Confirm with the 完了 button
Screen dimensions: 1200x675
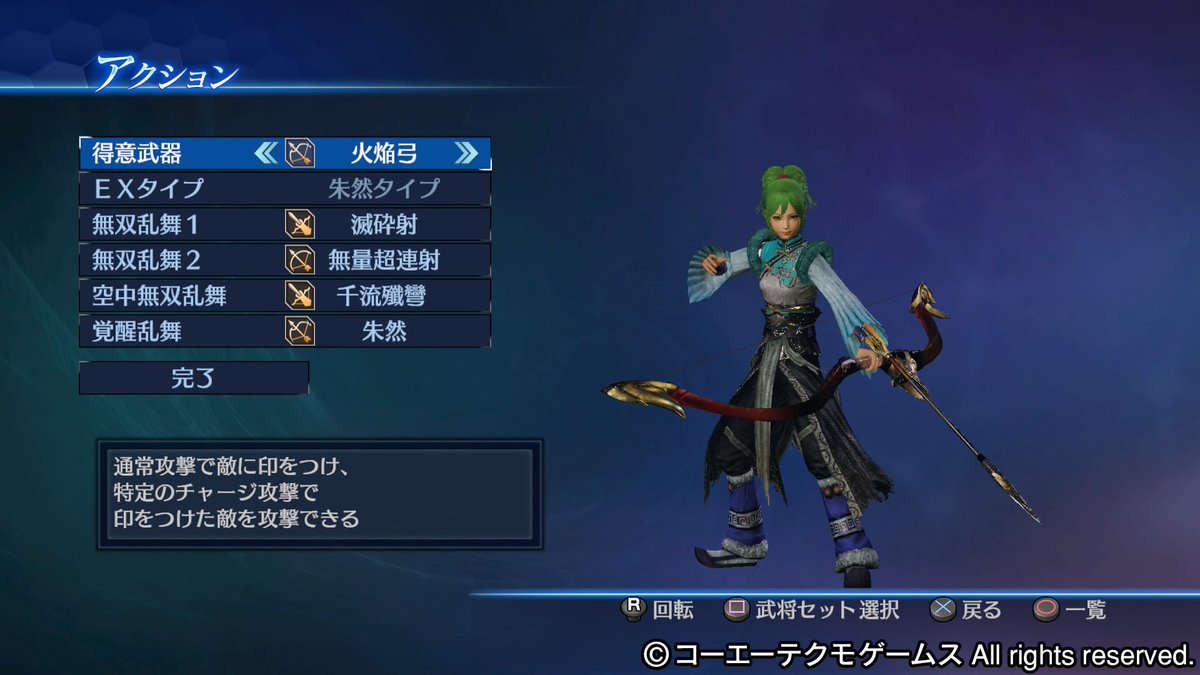coord(194,378)
